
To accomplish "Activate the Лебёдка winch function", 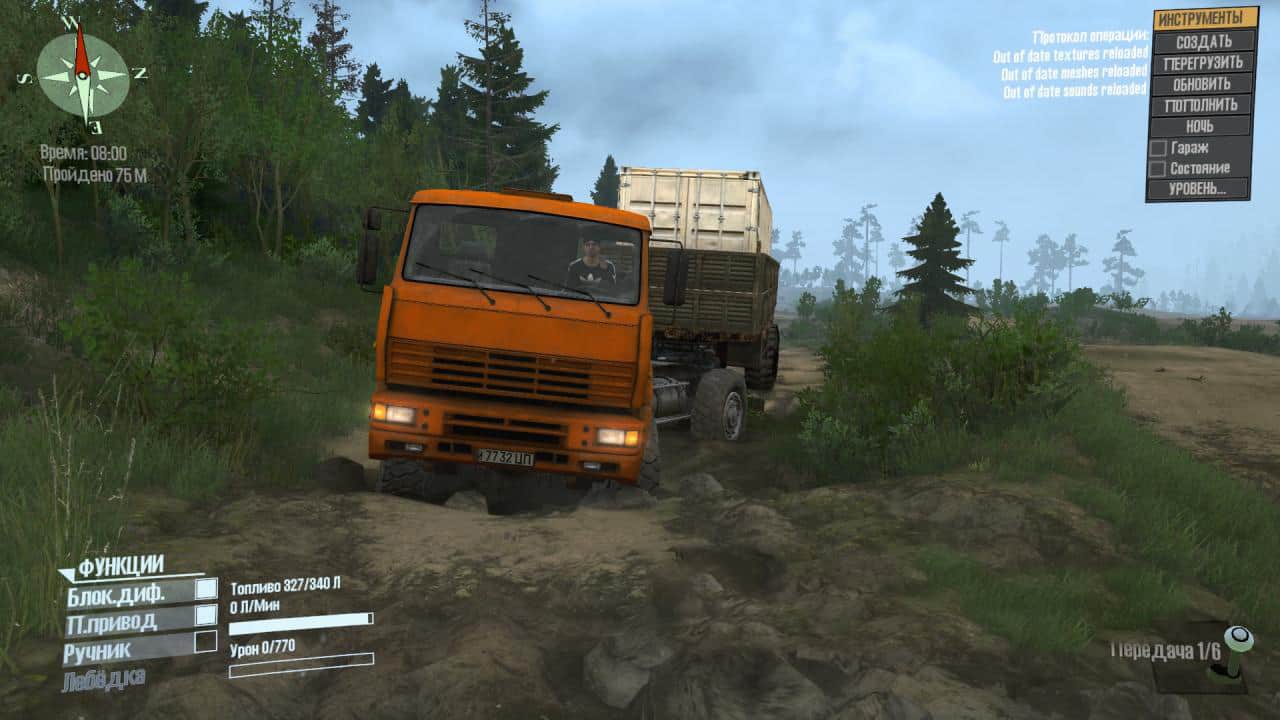I will click(104, 678).
